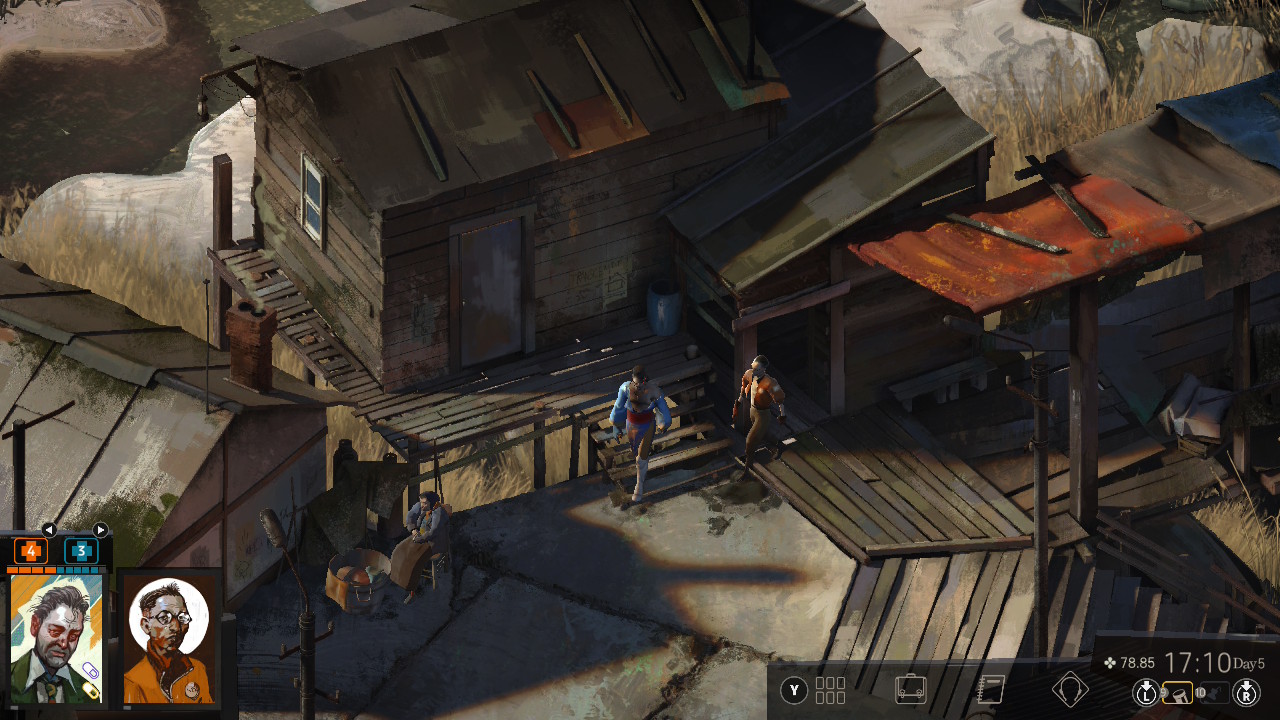
Task: Use the orange health healing charge
Action: point(30,551)
